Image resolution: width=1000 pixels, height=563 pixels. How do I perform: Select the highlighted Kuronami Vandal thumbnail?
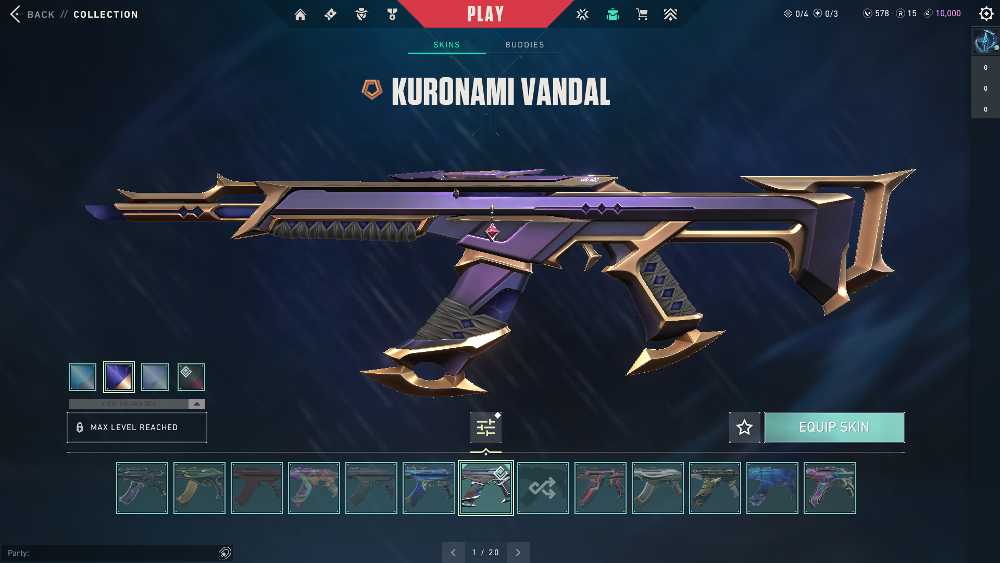point(486,488)
